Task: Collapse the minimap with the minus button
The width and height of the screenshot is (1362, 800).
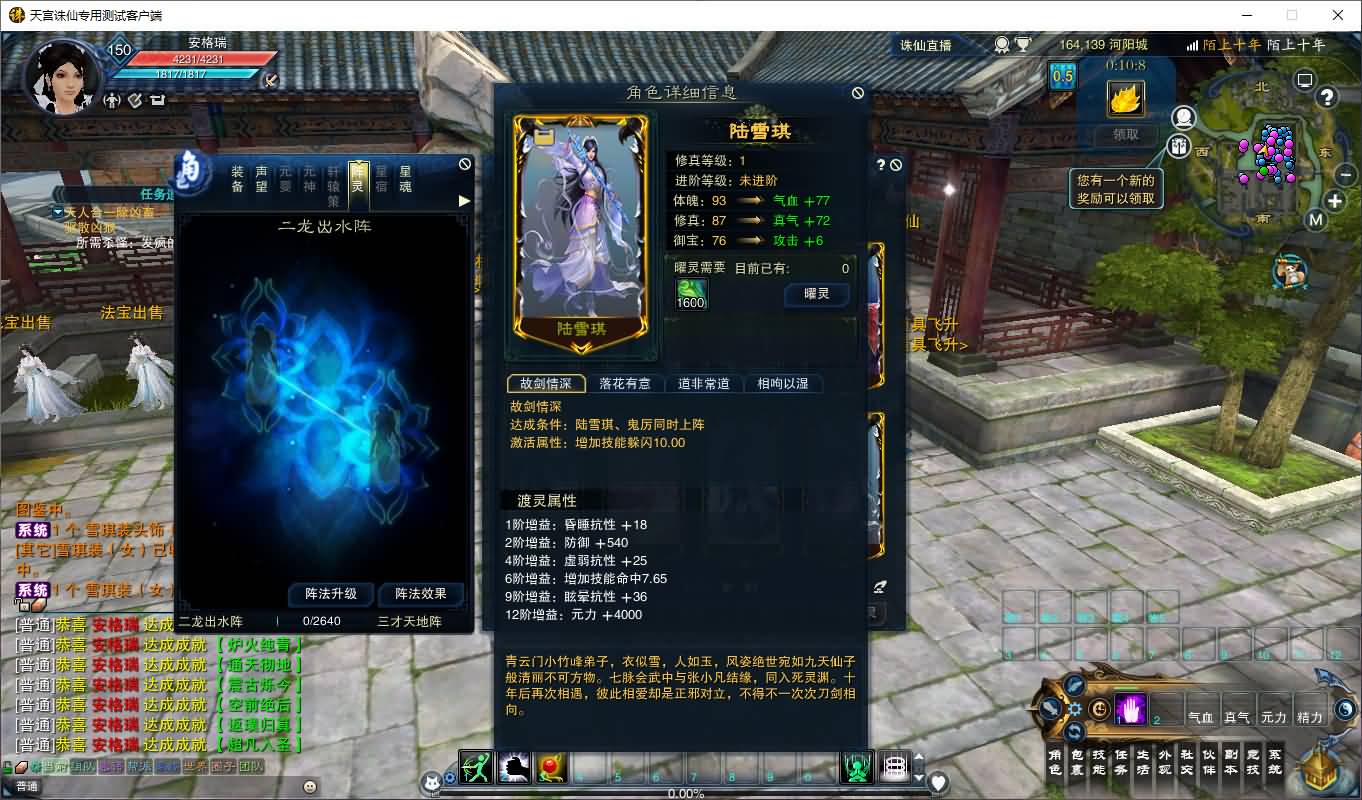Action: pyautogui.click(x=1344, y=174)
